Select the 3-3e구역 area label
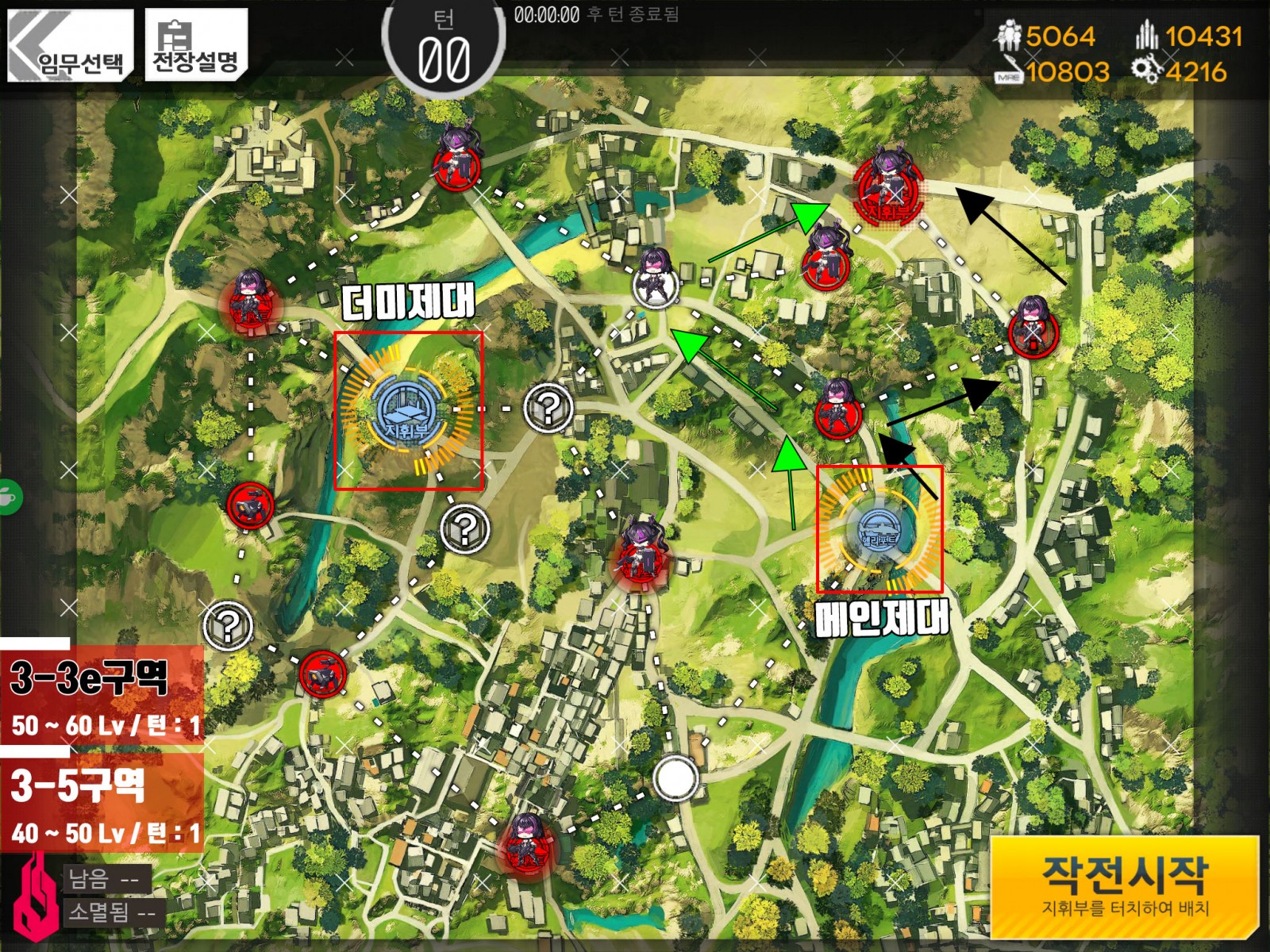This screenshot has height=952, width=1270. [87, 676]
